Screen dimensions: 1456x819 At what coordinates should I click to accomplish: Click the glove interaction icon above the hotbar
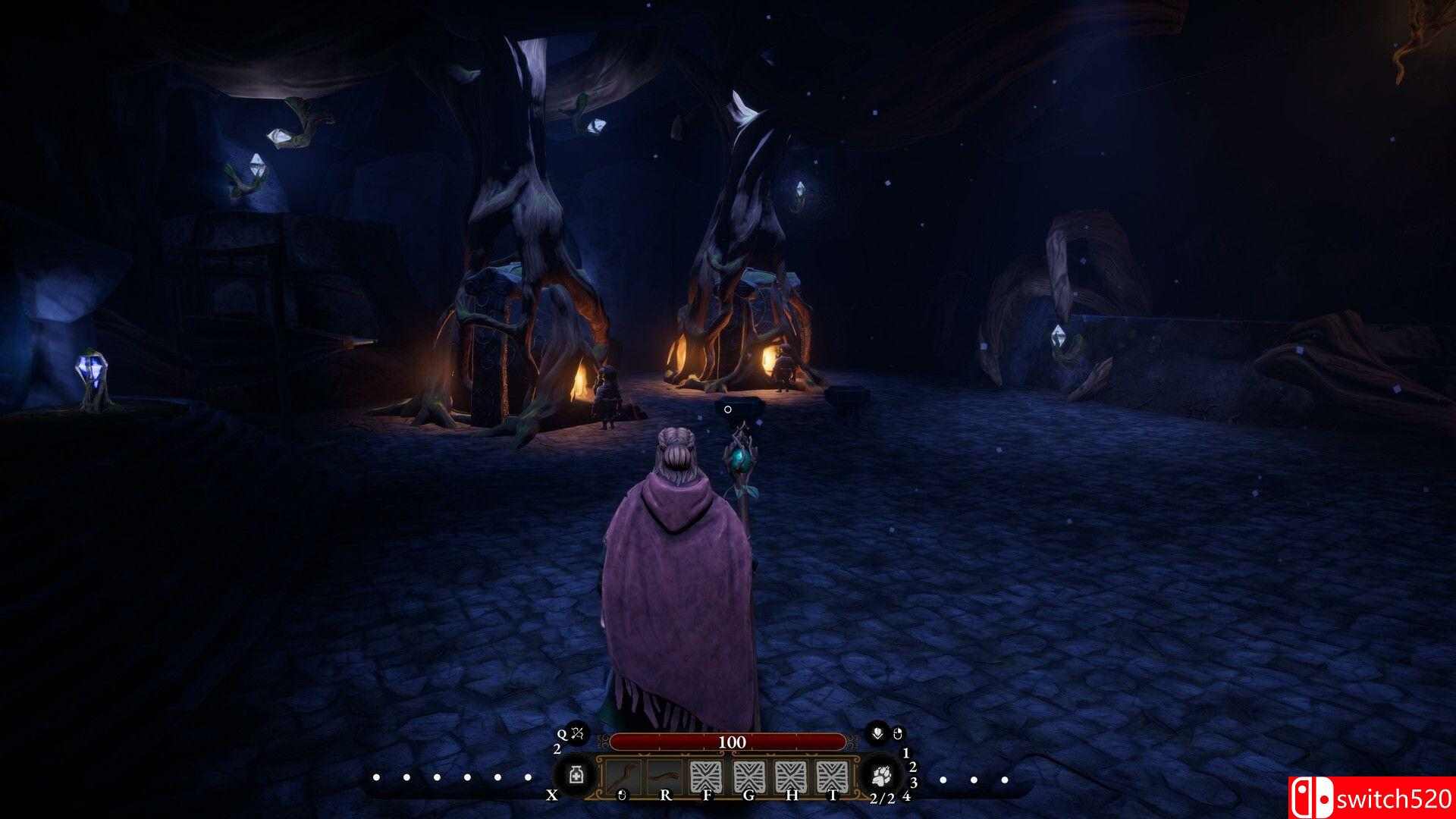coord(877,733)
